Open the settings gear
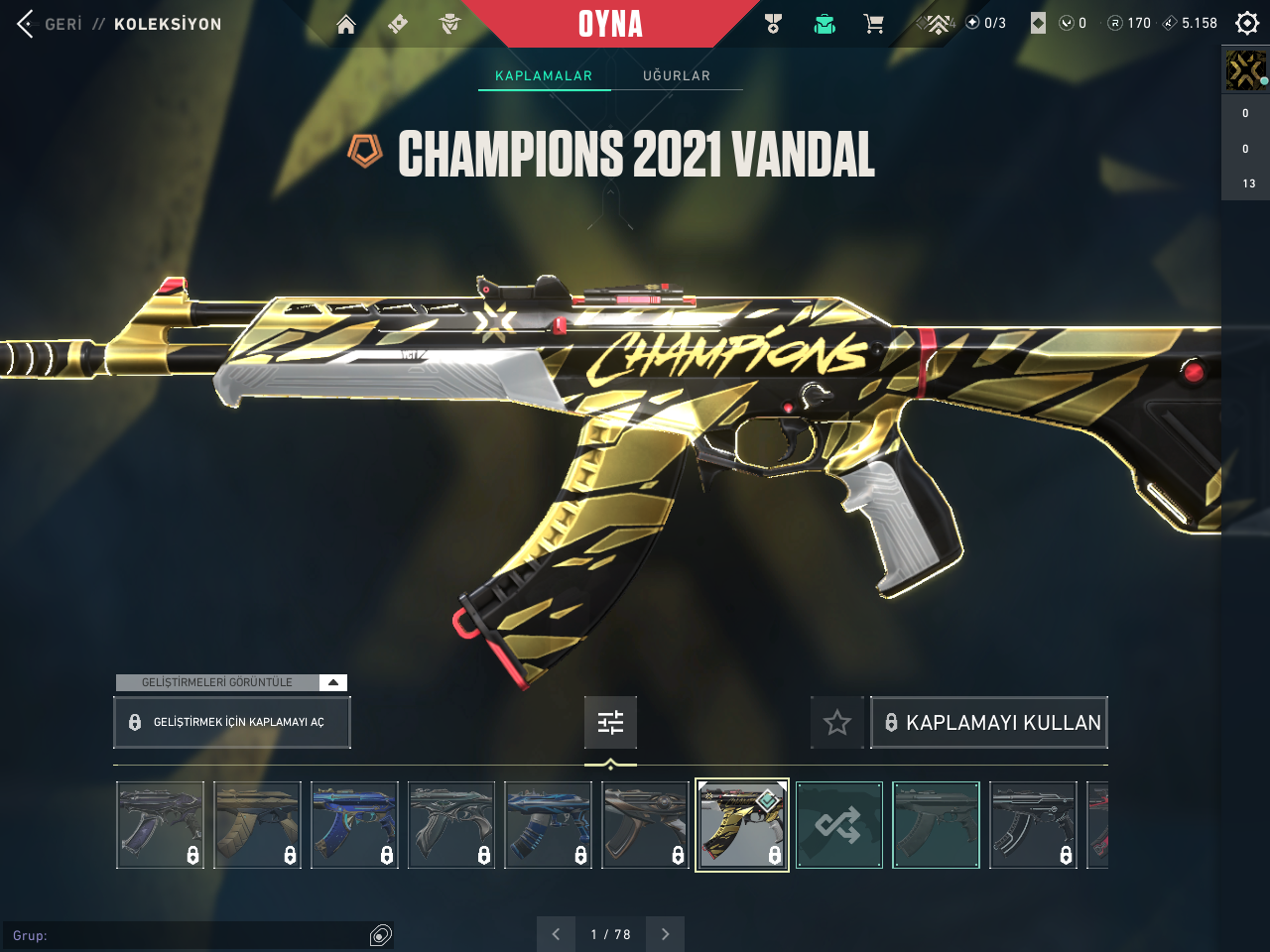Image resolution: width=1270 pixels, height=952 pixels. coord(1247,23)
